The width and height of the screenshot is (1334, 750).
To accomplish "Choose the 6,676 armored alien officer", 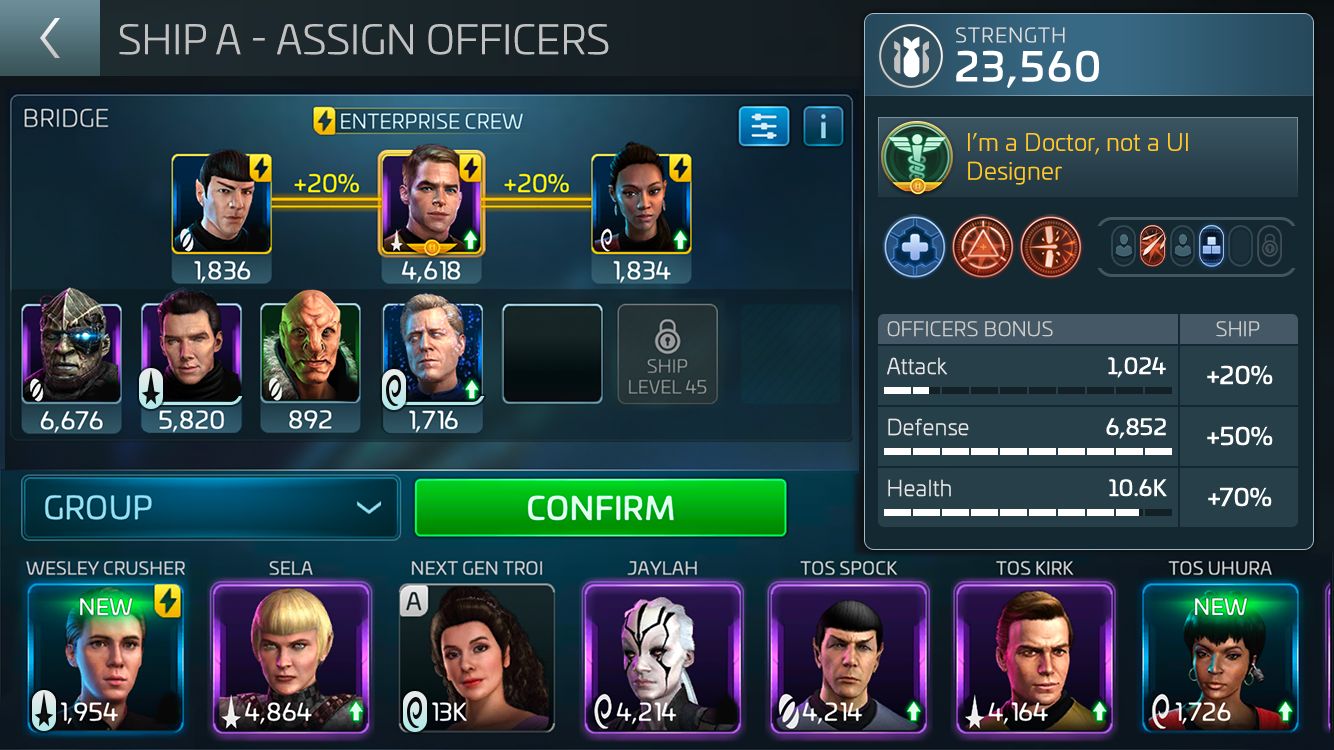I will tap(71, 354).
